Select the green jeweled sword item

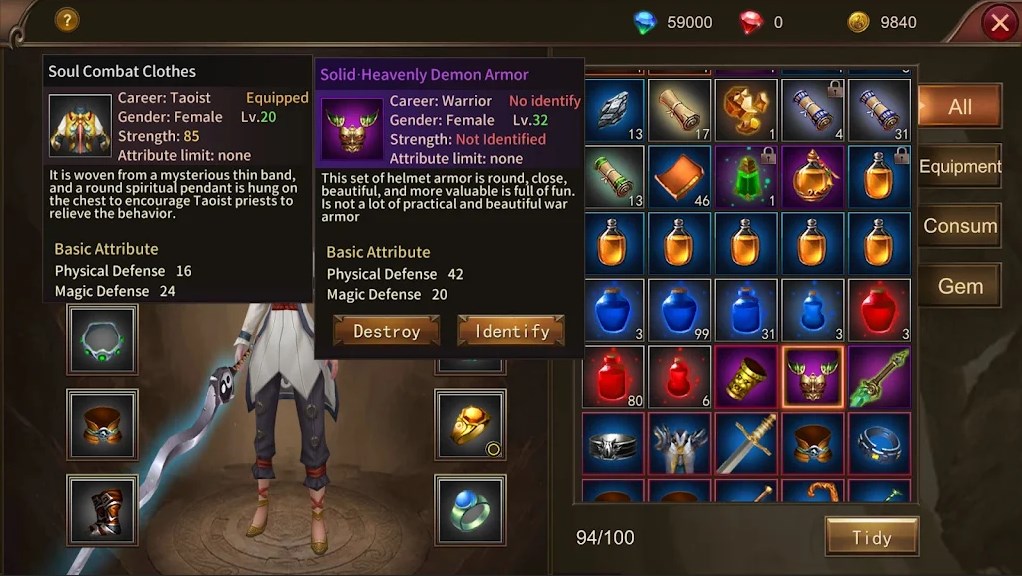(879, 377)
